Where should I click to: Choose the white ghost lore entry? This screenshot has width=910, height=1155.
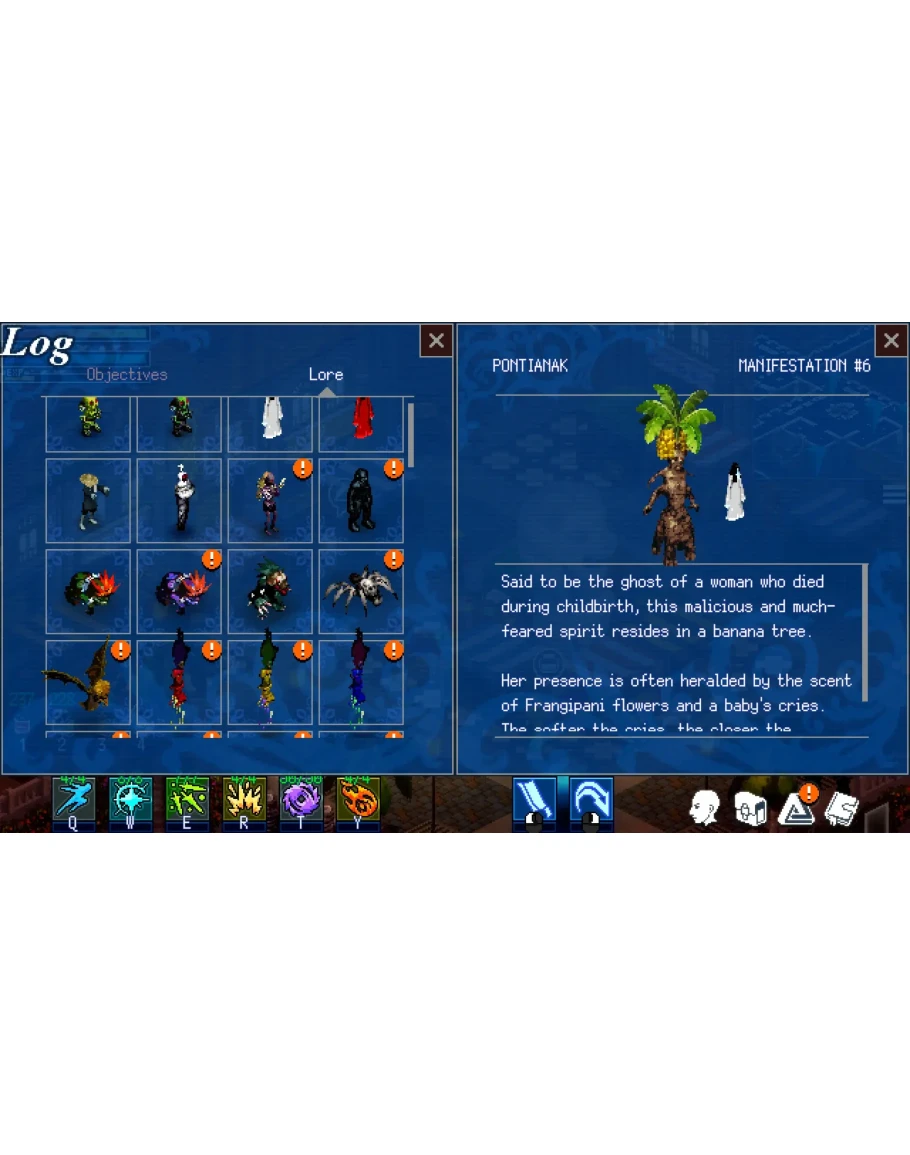(270, 420)
